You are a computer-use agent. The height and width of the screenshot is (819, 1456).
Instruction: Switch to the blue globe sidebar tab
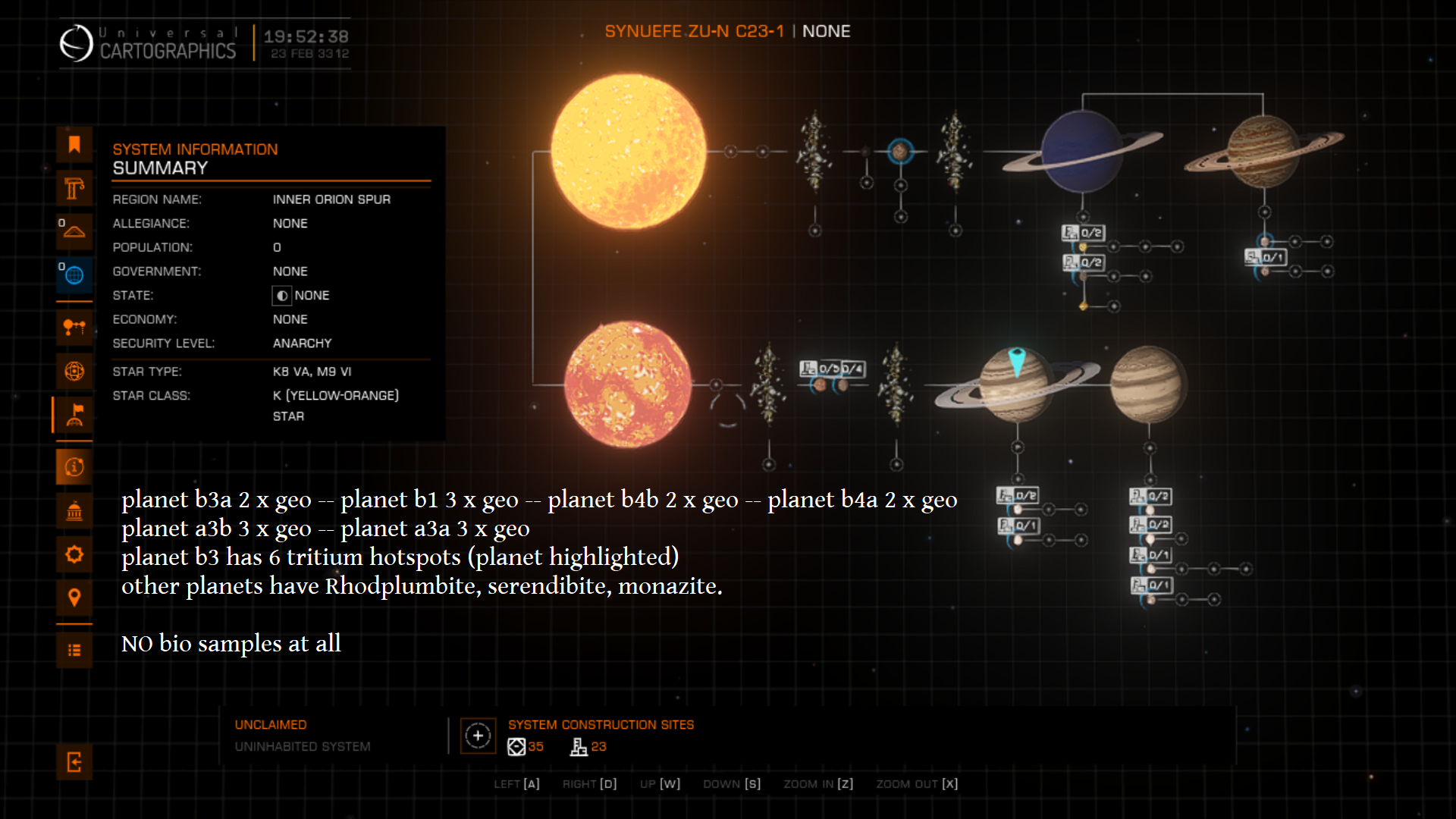coord(74,275)
